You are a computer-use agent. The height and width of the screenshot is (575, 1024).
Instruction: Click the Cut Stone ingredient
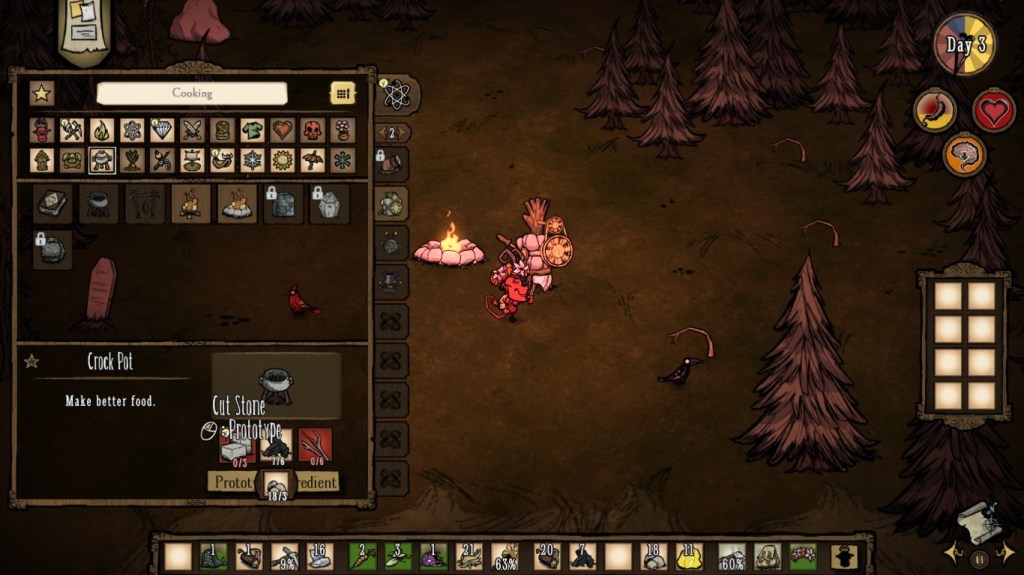[238, 446]
